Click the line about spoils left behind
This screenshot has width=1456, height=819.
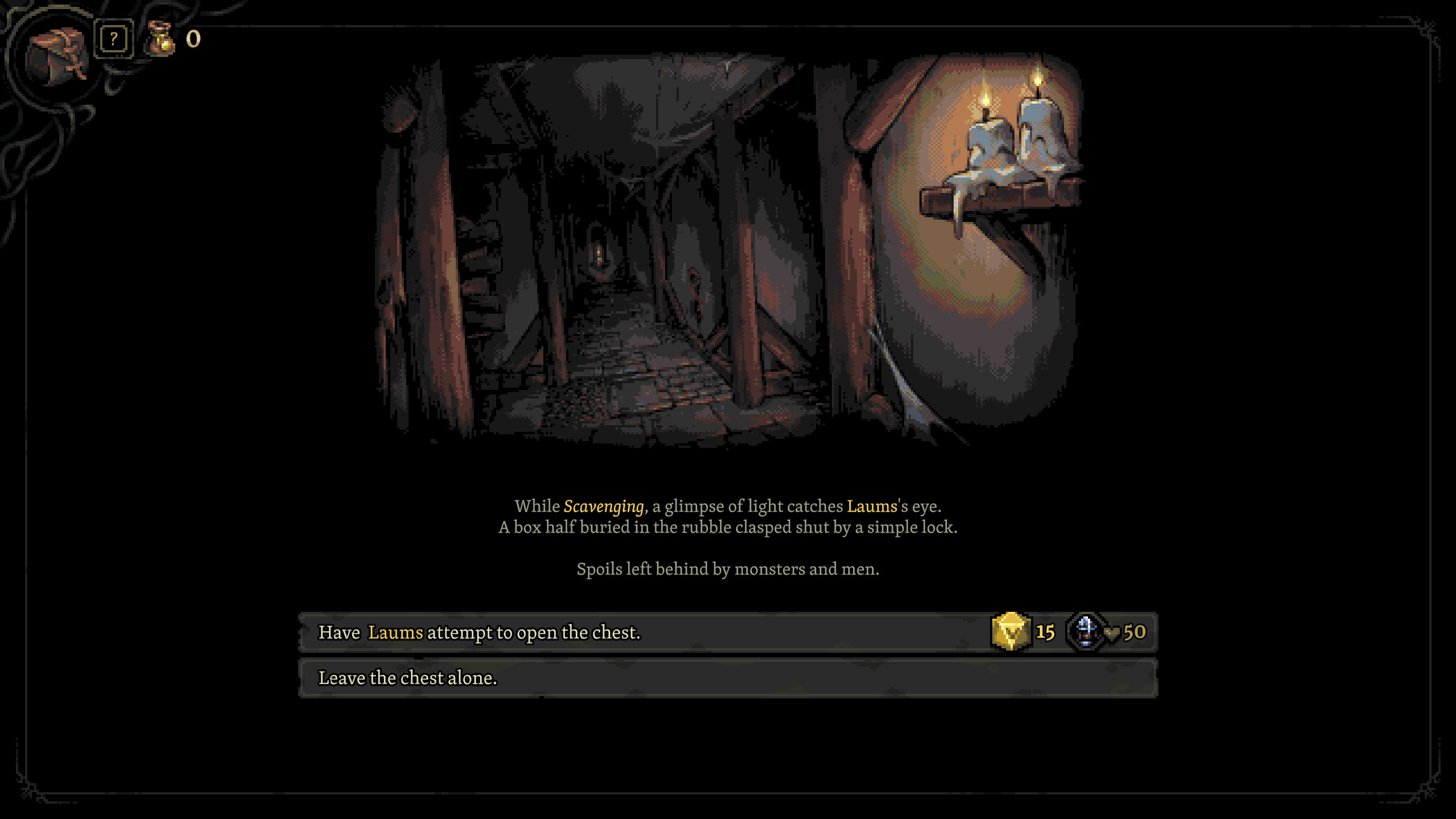(727, 569)
